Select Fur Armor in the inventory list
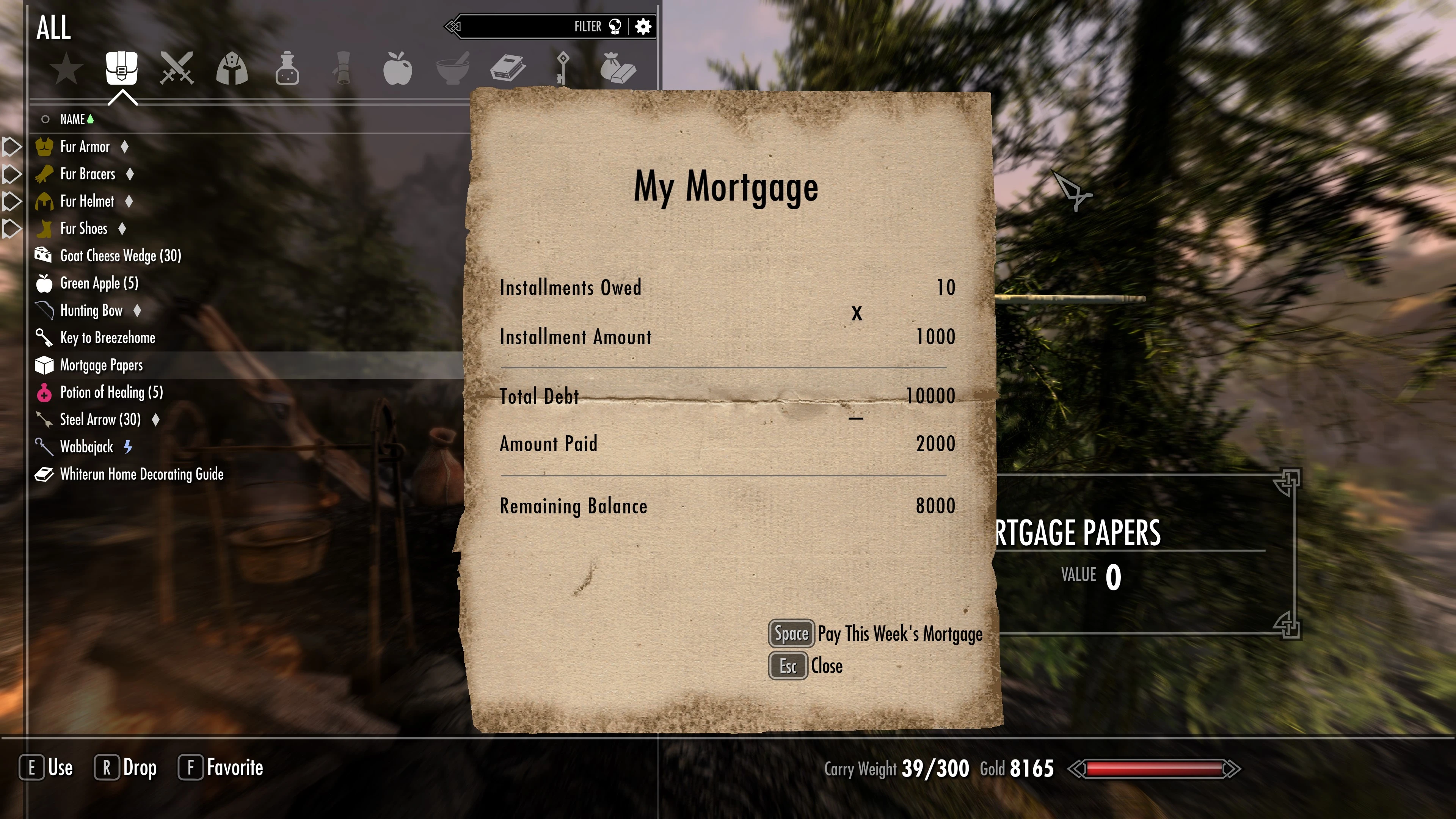The image size is (1456, 819). click(x=85, y=147)
